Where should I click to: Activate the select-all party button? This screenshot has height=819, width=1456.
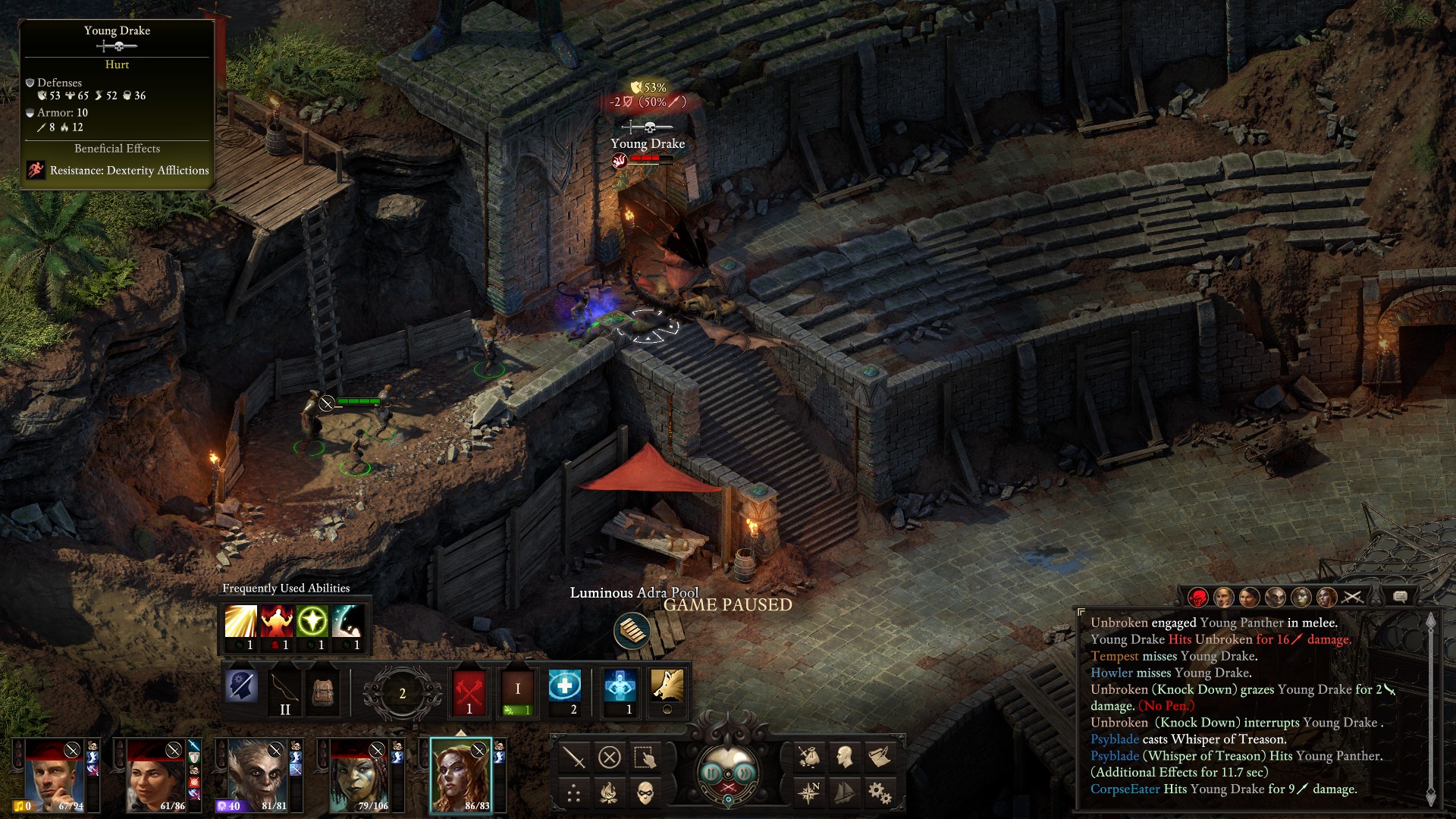pos(645,757)
